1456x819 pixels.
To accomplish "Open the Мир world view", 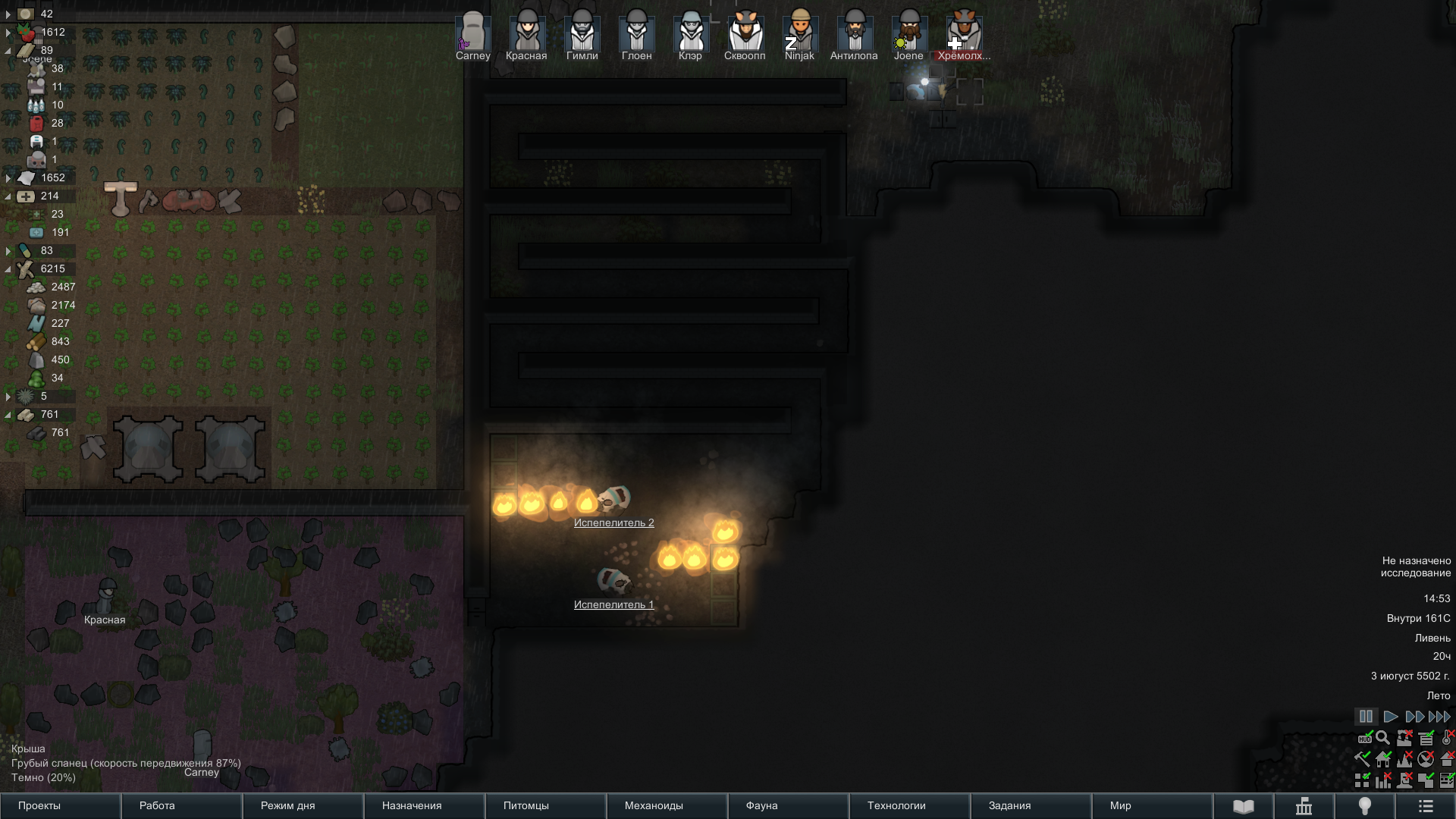I will 1152,805.
